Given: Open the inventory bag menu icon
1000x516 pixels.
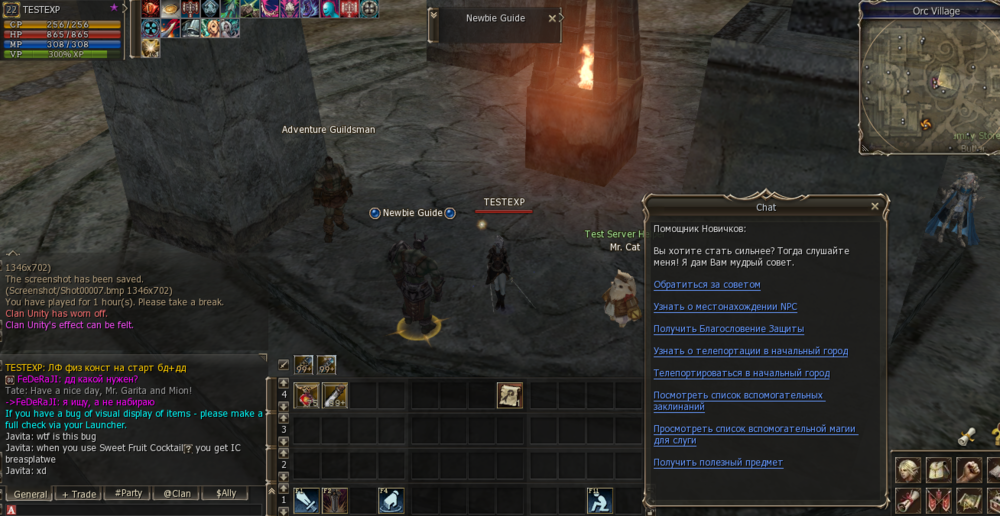Looking at the screenshot, I should [938, 469].
